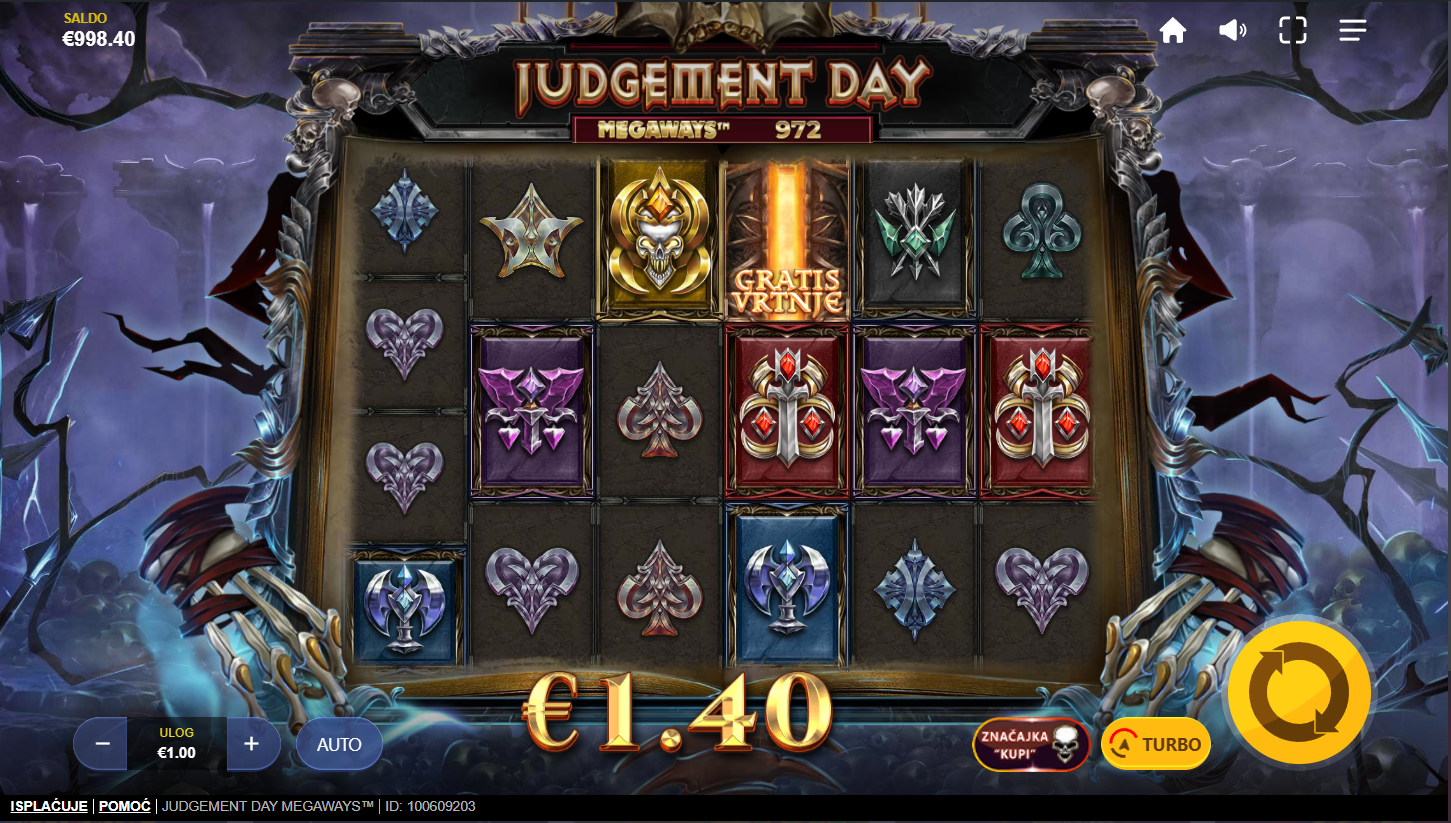Open the Isplaćuje paytable link

(50, 806)
